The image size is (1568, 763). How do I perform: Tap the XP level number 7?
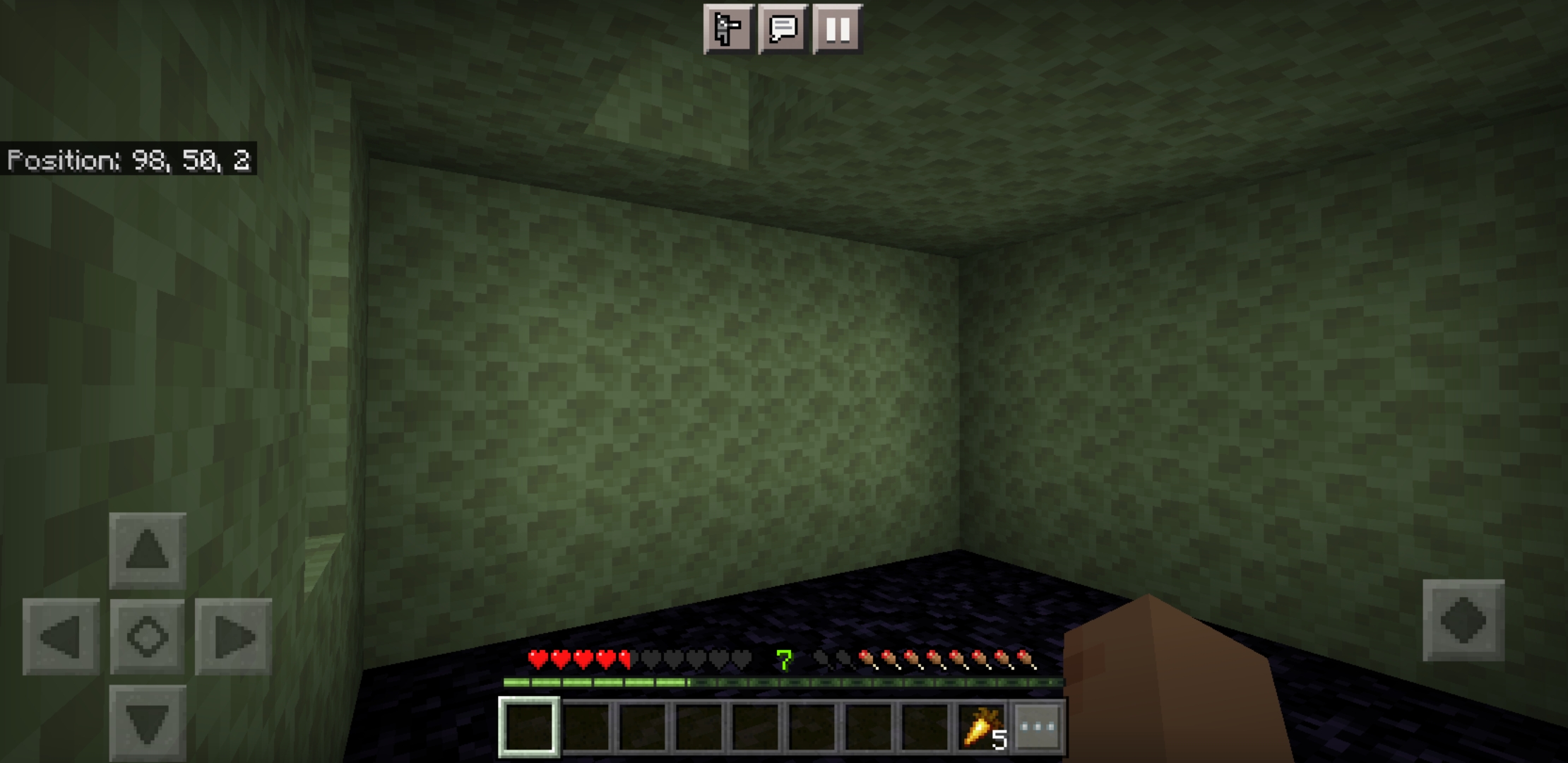pyautogui.click(x=783, y=661)
